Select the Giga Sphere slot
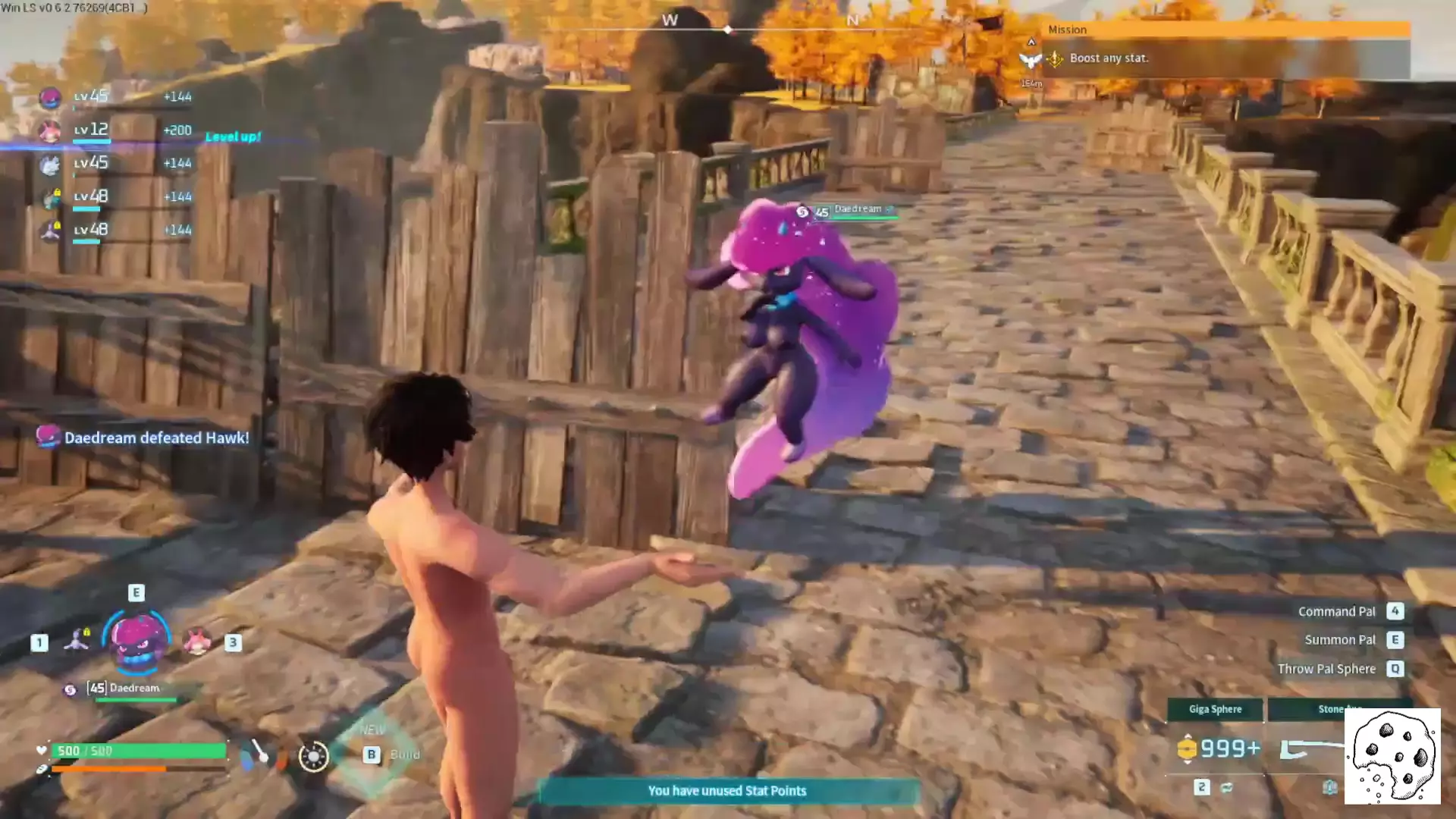 tap(1215, 710)
